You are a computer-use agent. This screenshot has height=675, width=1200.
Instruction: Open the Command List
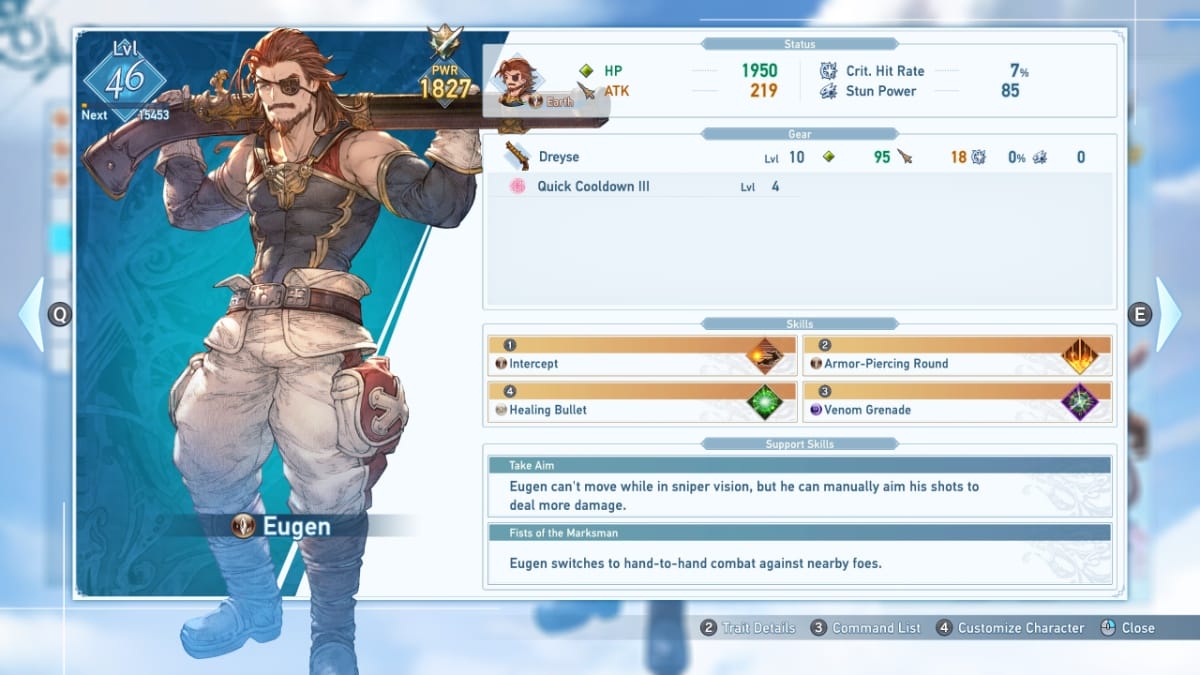[866, 628]
